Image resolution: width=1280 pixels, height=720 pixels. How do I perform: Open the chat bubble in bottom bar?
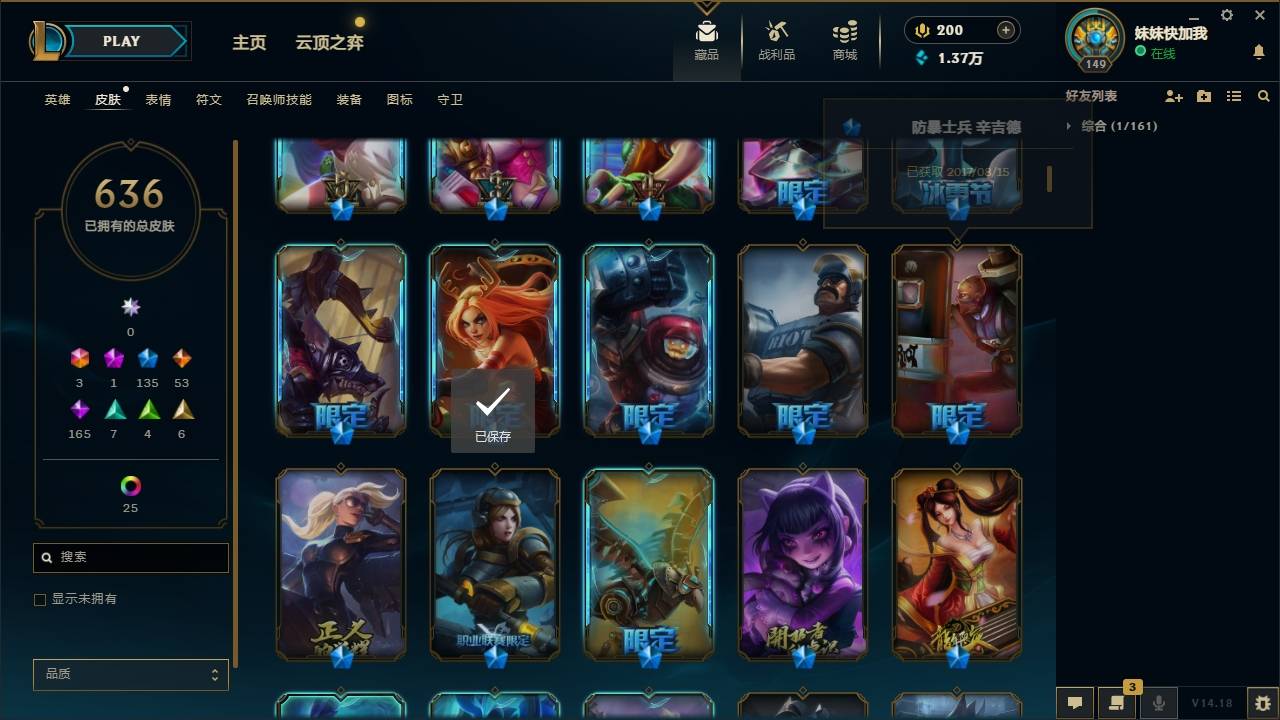[x=1073, y=704]
